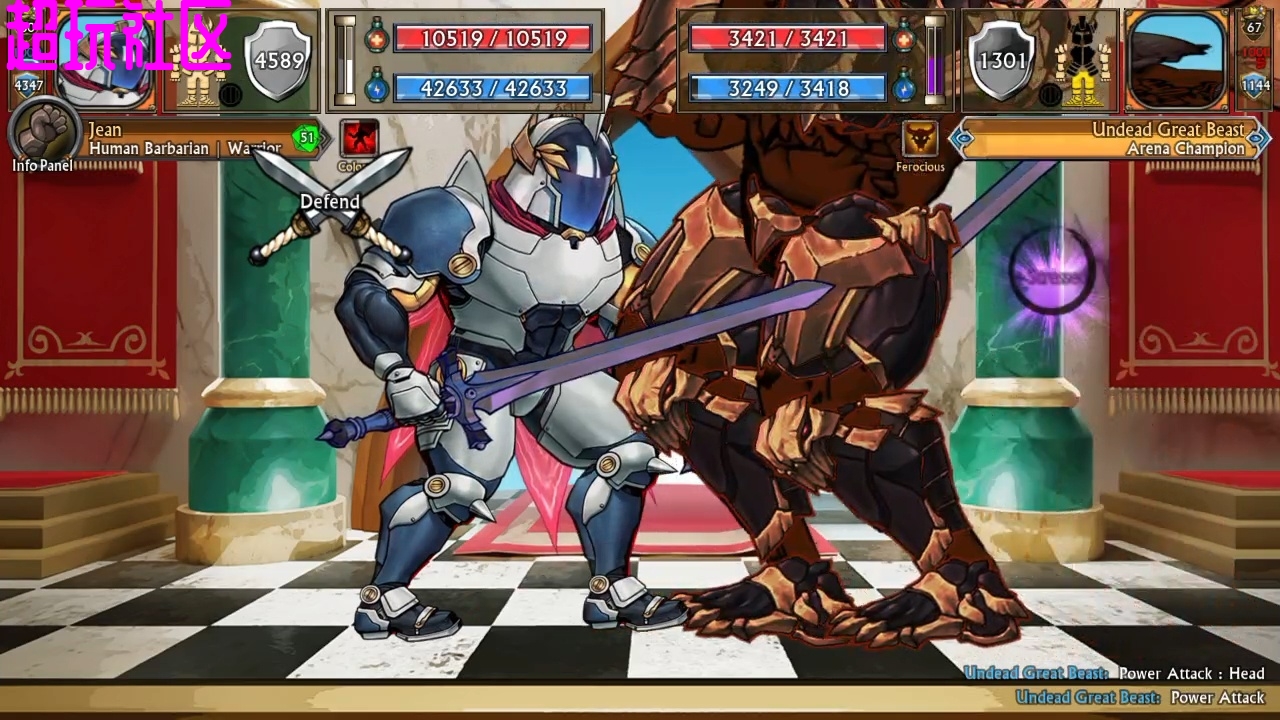Inspect the red Colossus trait icon
This screenshot has width=1280, height=720.
tap(359, 139)
